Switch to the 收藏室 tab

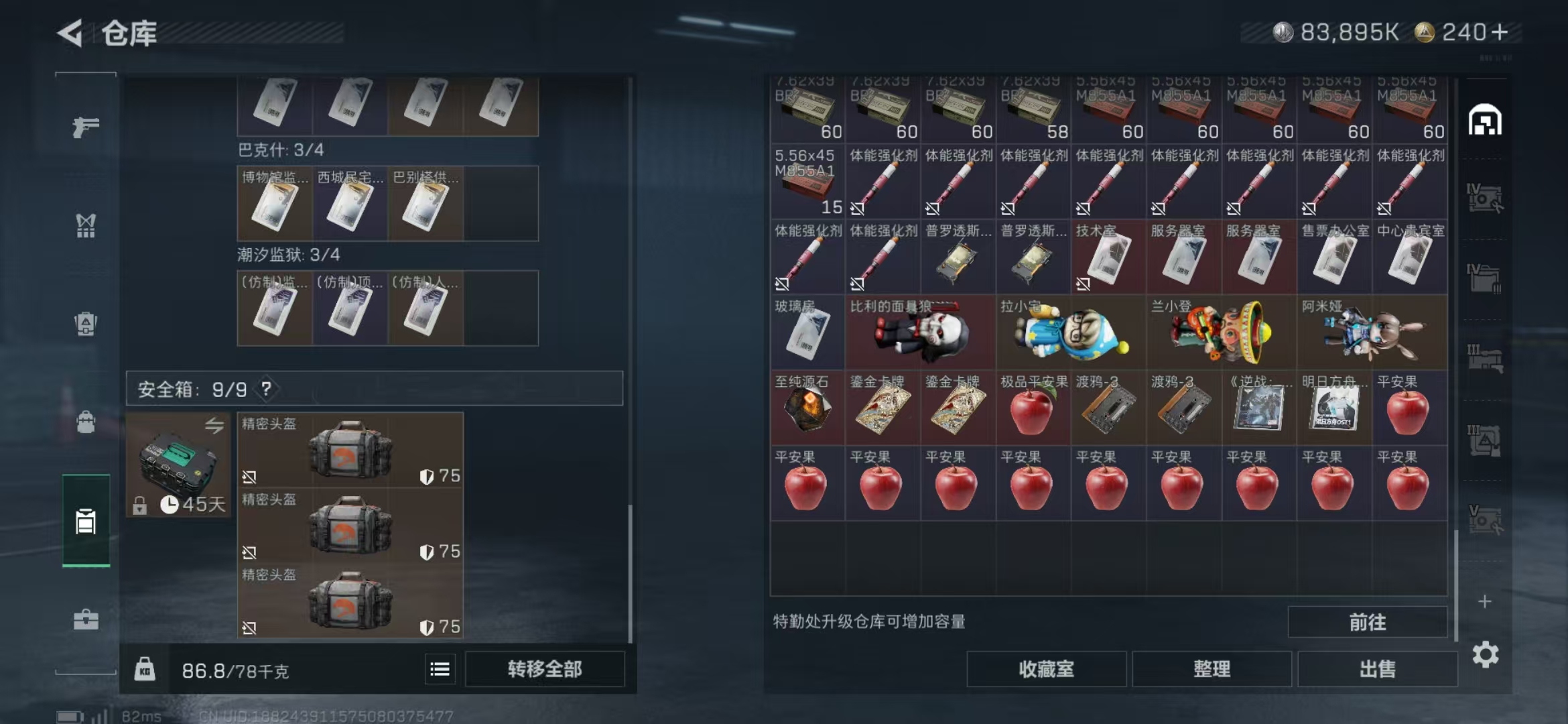tap(1047, 668)
